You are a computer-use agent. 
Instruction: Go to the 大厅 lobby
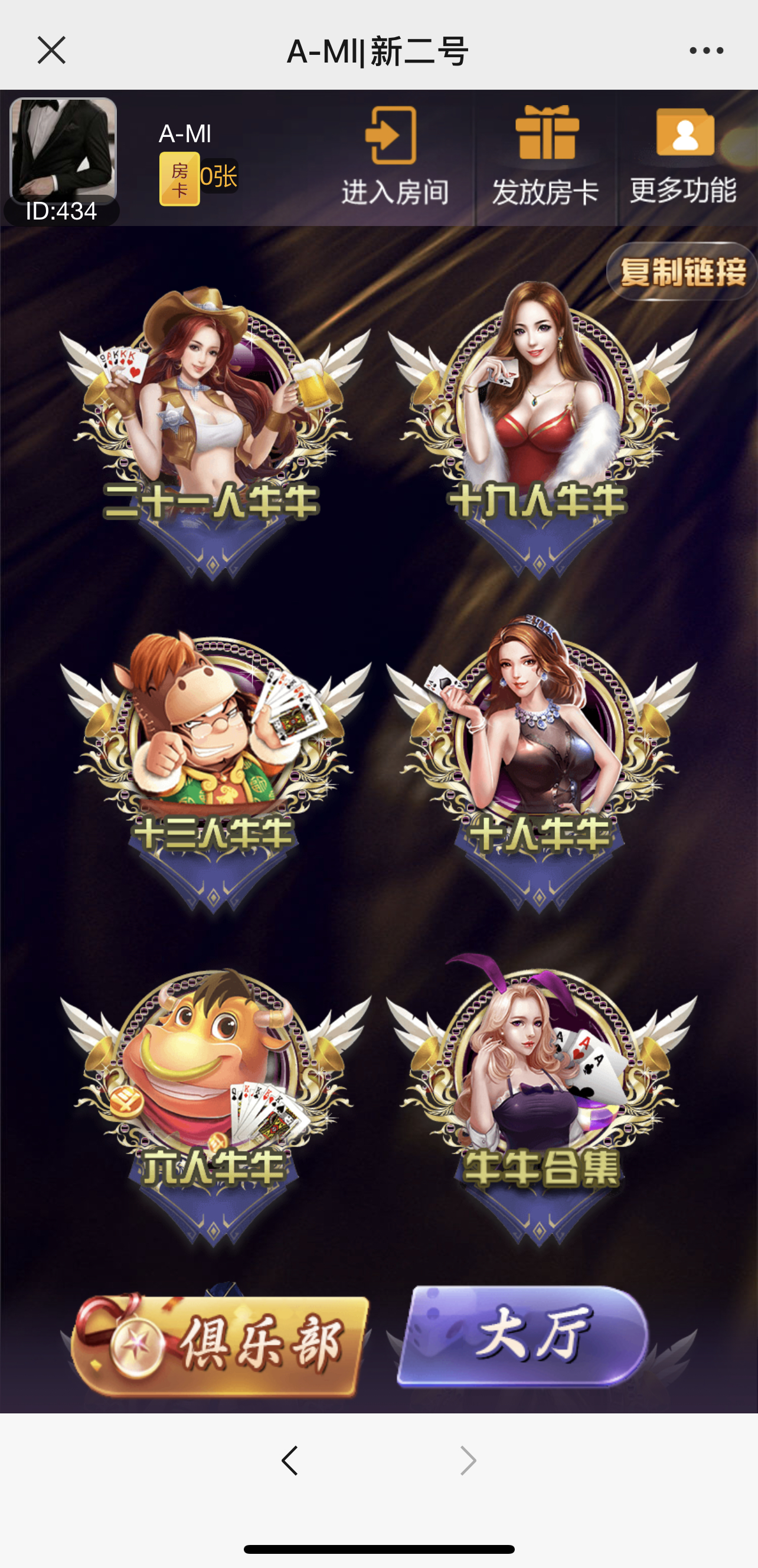(x=525, y=1337)
